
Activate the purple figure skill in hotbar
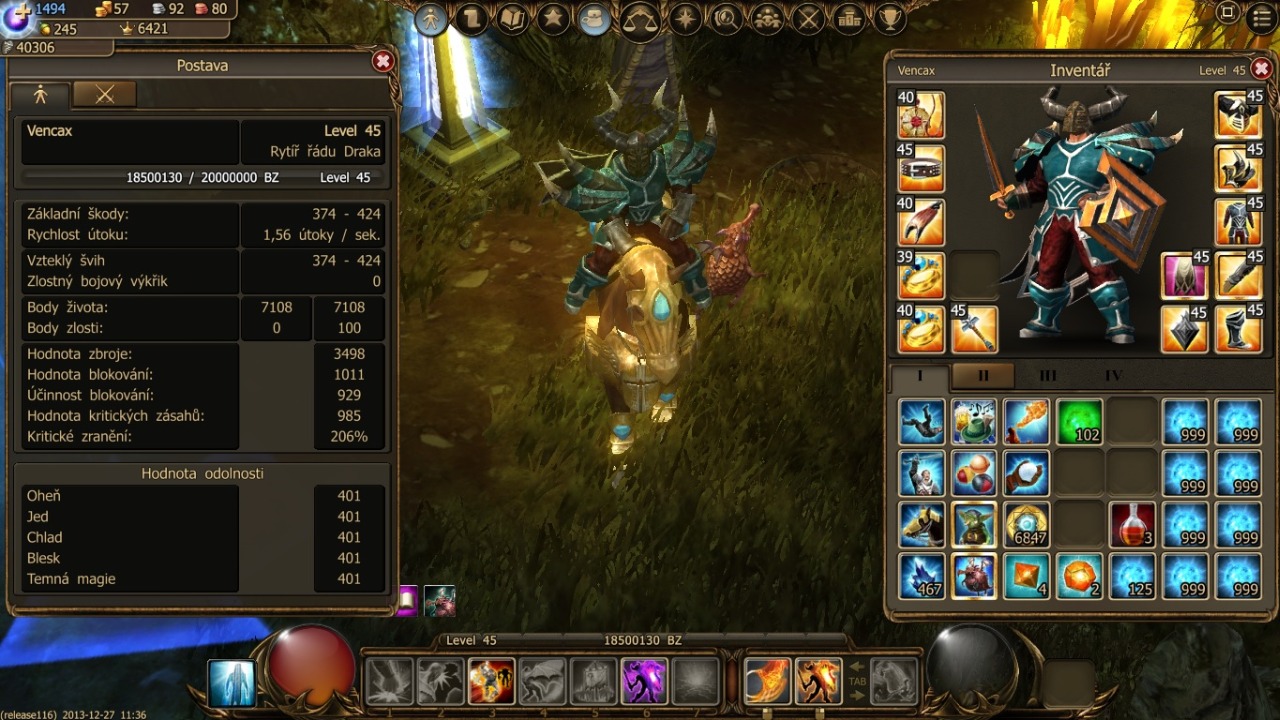tap(645, 681)
